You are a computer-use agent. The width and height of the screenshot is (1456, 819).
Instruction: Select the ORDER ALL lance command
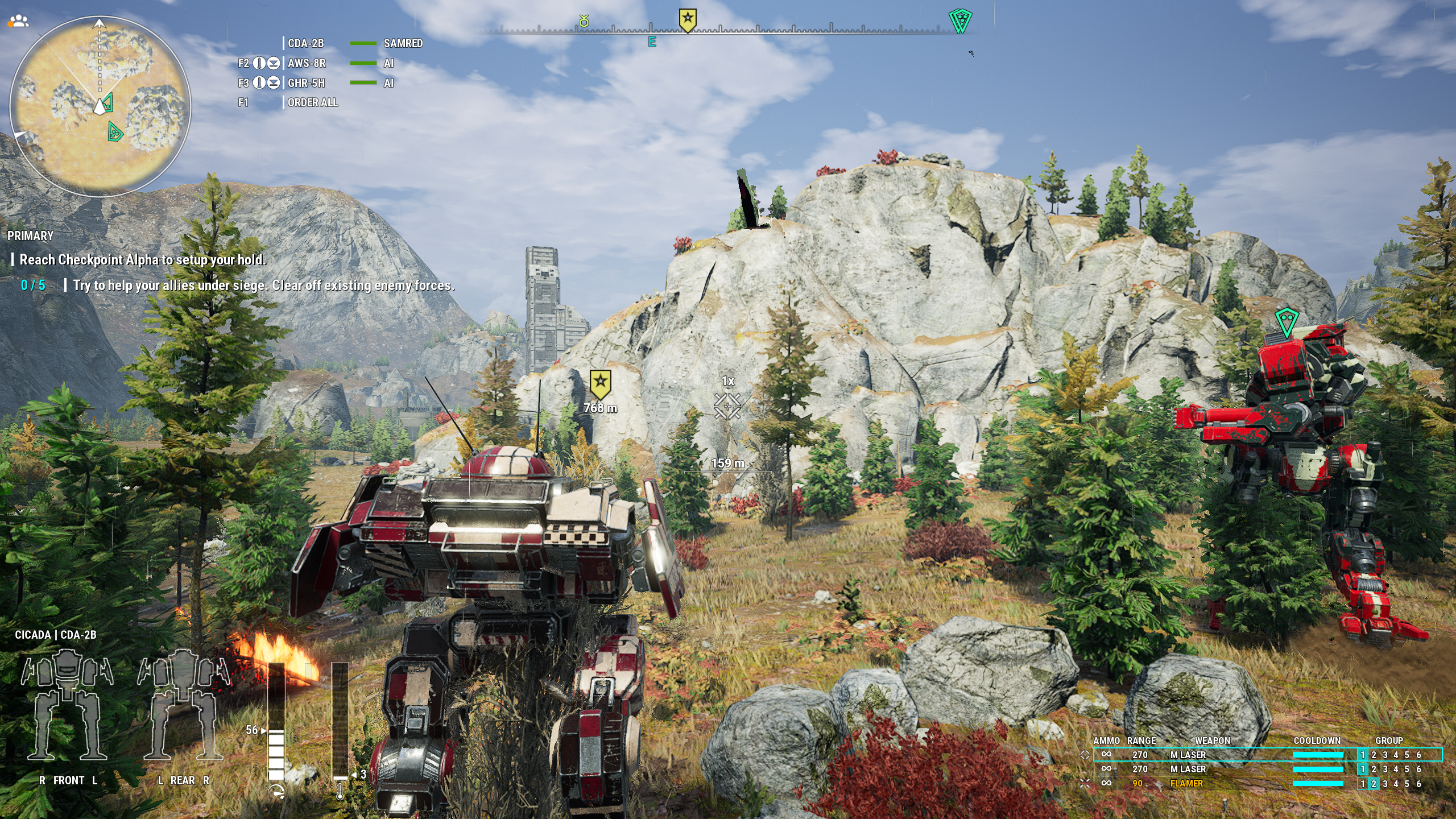pos(312,102)
